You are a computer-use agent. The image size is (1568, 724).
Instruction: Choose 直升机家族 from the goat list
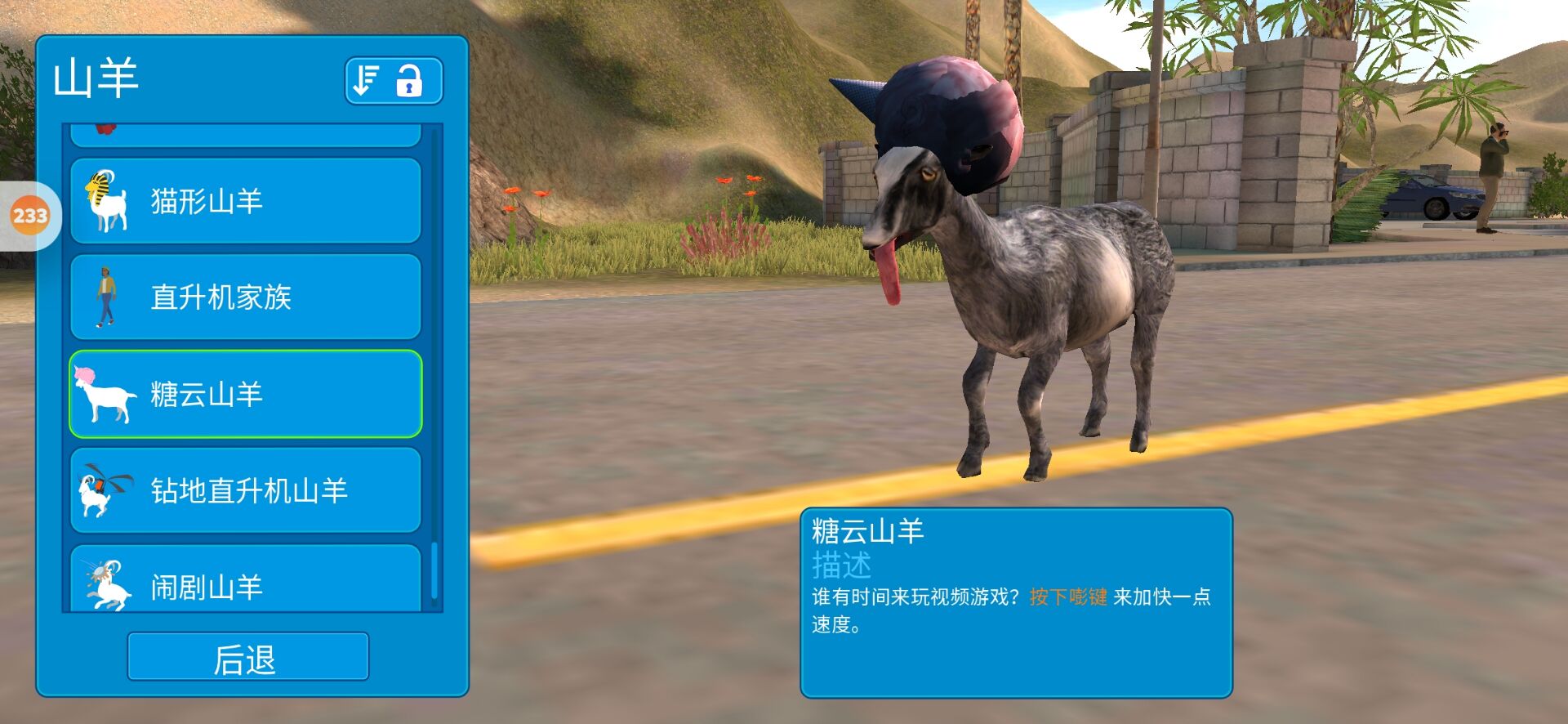click(x=245, y=297)
